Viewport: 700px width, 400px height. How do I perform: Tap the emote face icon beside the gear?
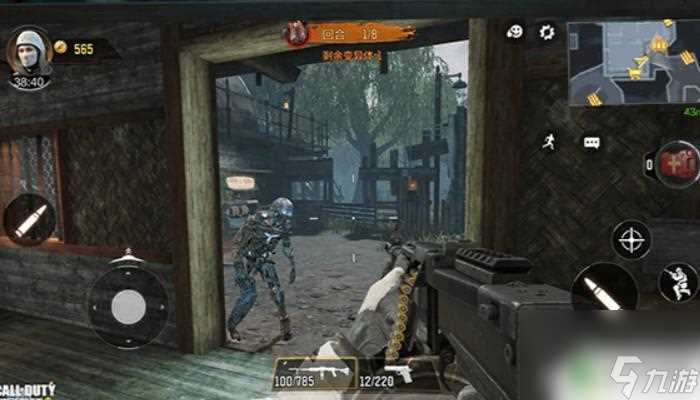point(515,32)
